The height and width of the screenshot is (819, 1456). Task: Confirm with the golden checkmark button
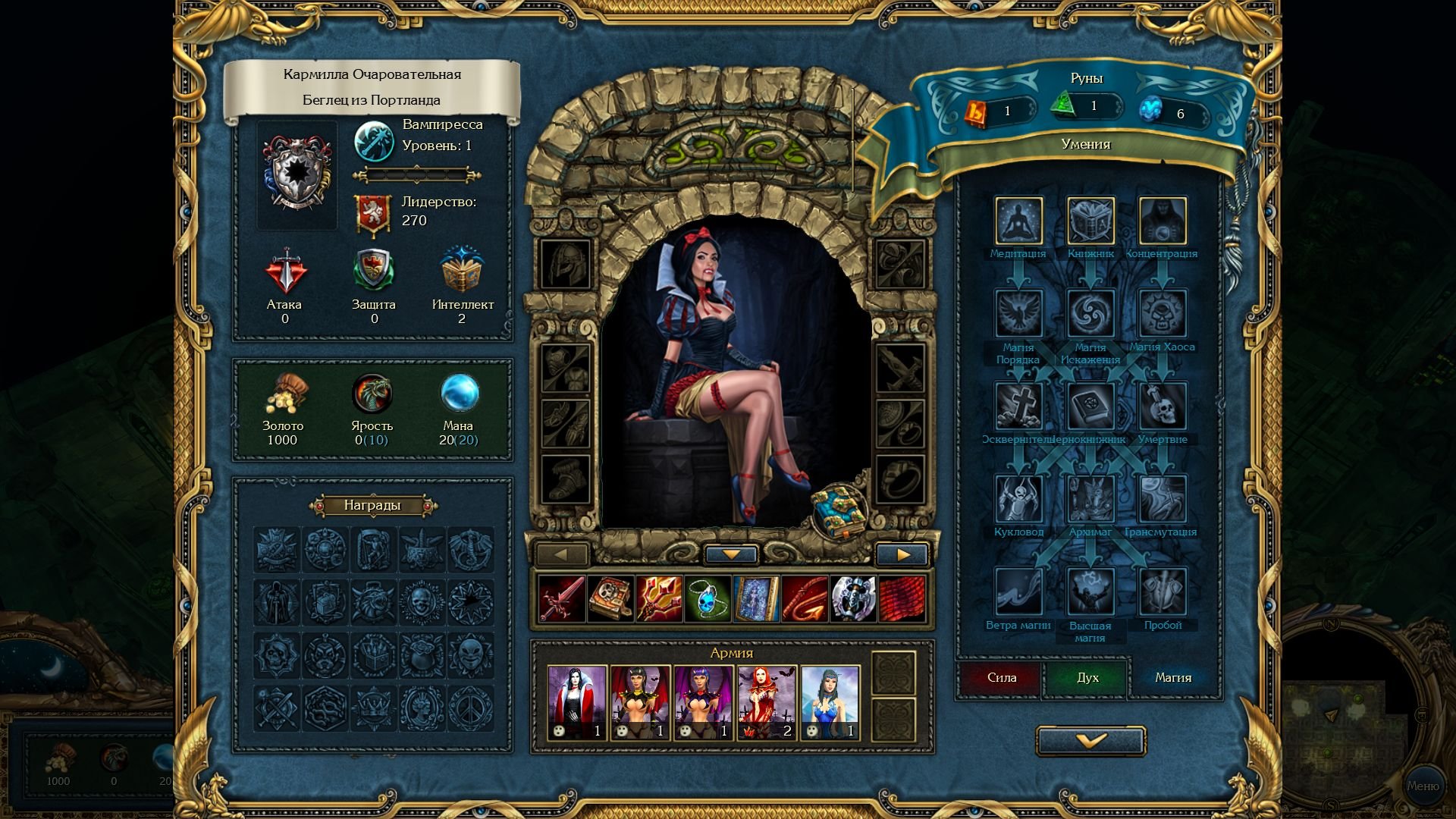(1090, 741)
